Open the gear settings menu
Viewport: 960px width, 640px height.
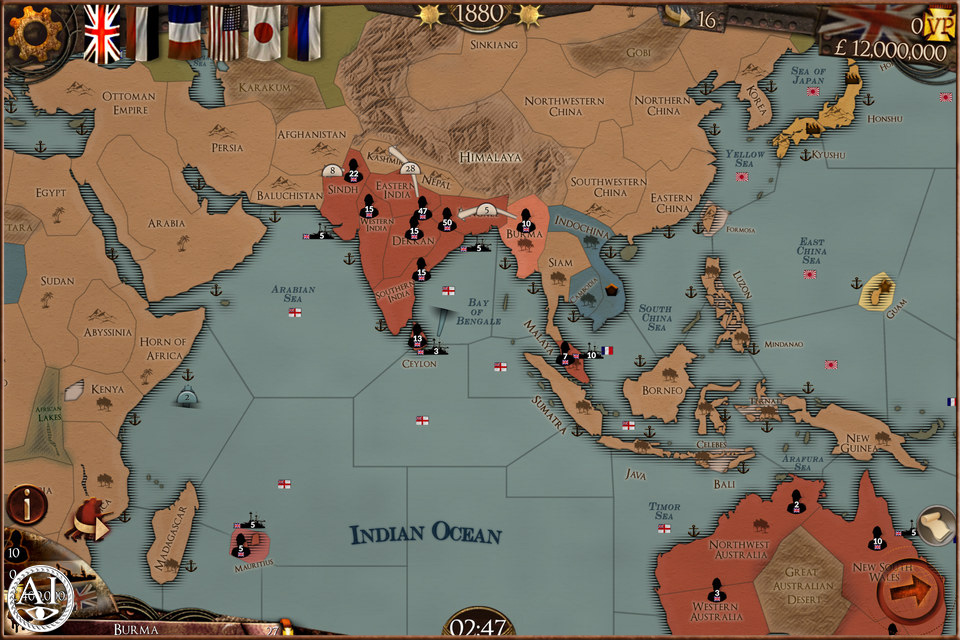point(31,32)
